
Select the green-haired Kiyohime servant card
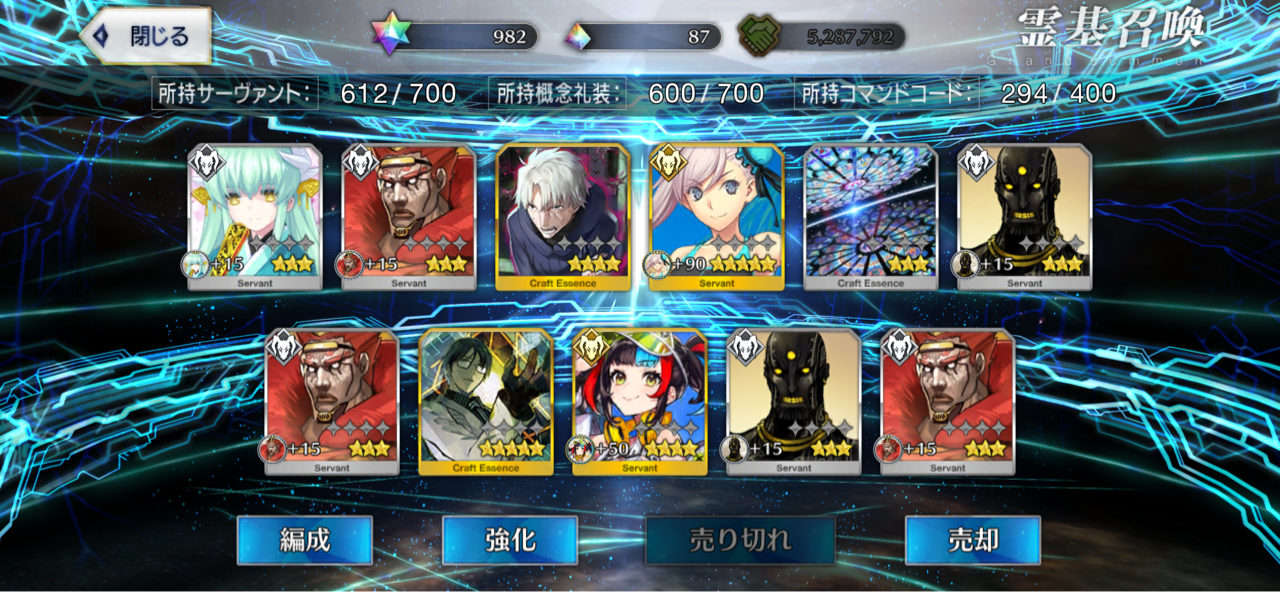click(255, 216)
